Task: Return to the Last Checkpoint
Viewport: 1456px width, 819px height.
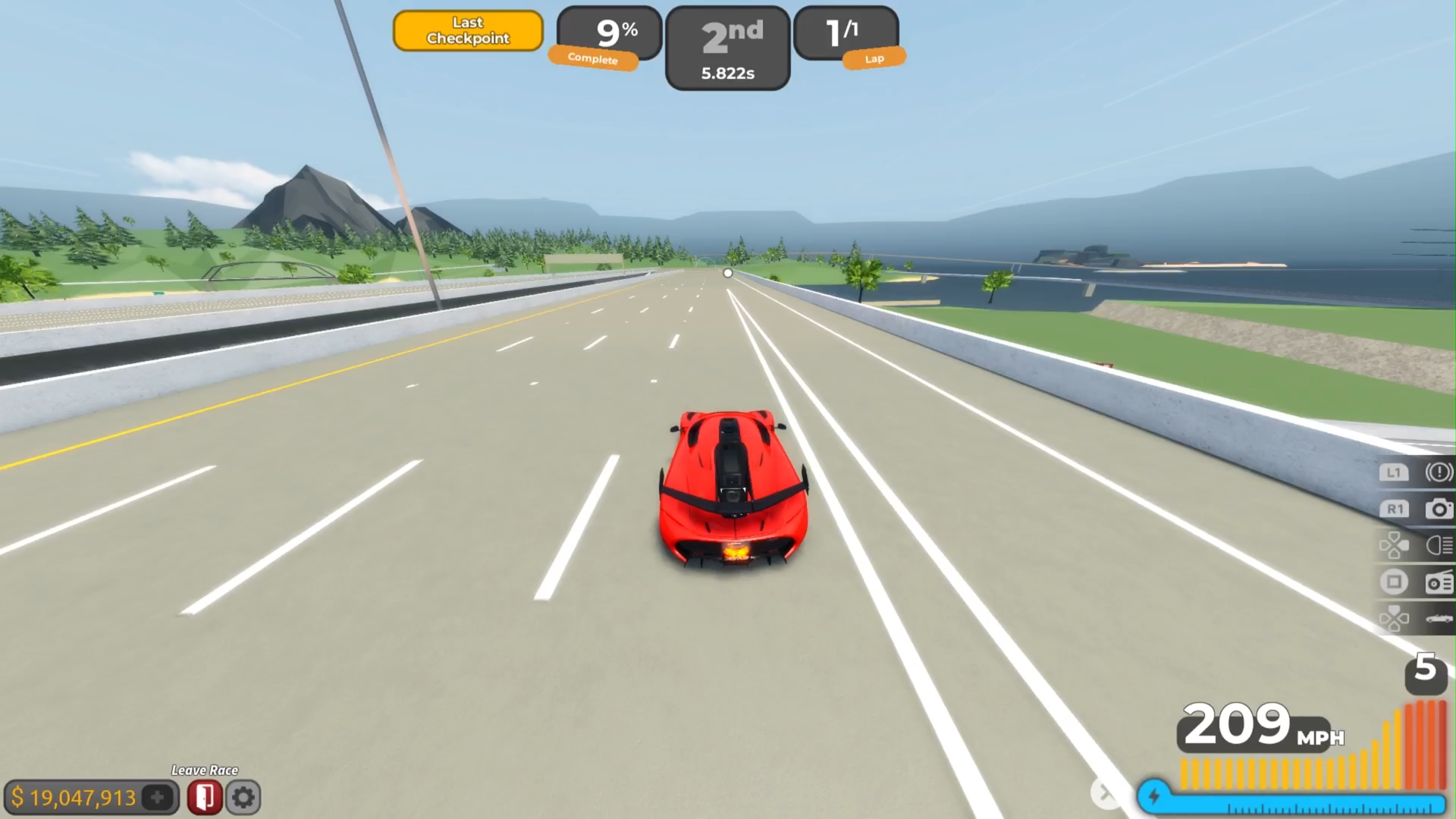Action: 468,31
